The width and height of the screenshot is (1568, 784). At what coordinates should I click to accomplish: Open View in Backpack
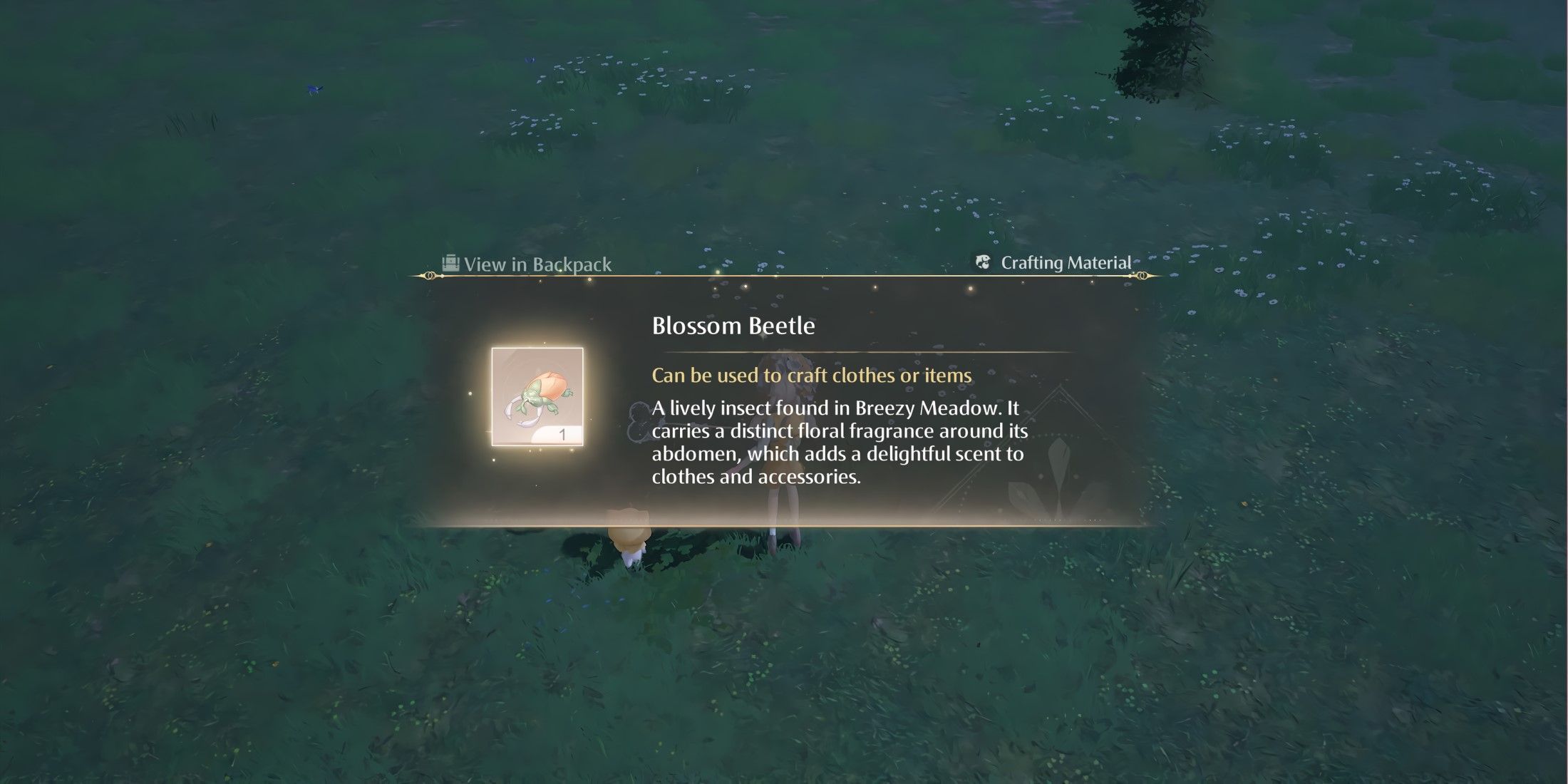pyautogui.click(x=527, y=264)
